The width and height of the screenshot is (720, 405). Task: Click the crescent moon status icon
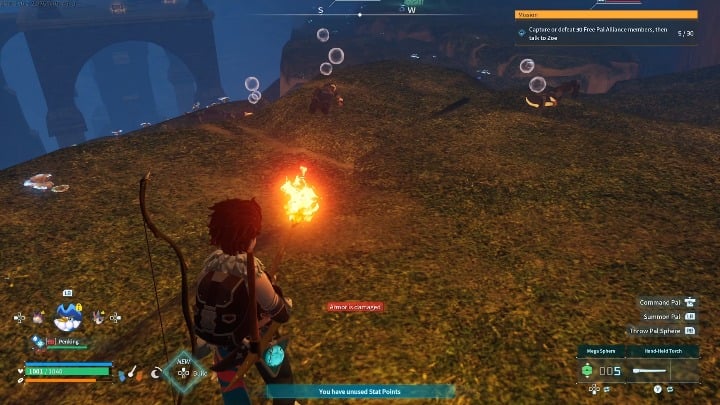[156, 373]
